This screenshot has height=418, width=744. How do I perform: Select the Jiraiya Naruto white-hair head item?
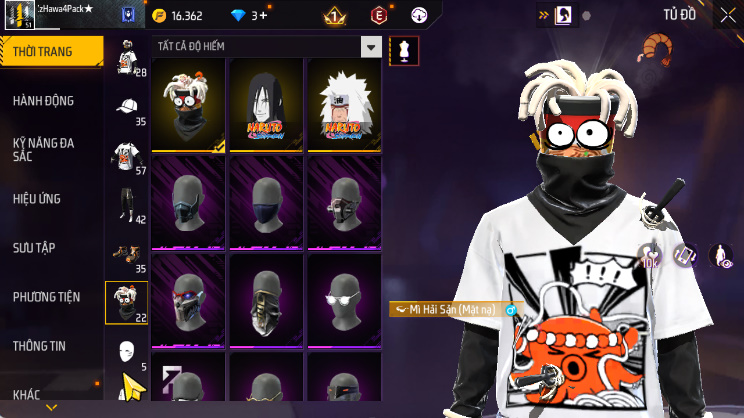click(344, 104)
